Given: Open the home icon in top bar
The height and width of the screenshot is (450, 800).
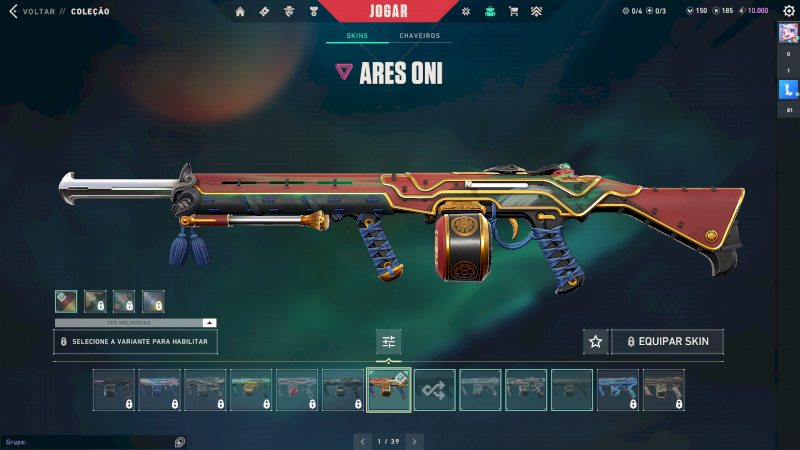Looking at the screenshot, I should point(240,12).
